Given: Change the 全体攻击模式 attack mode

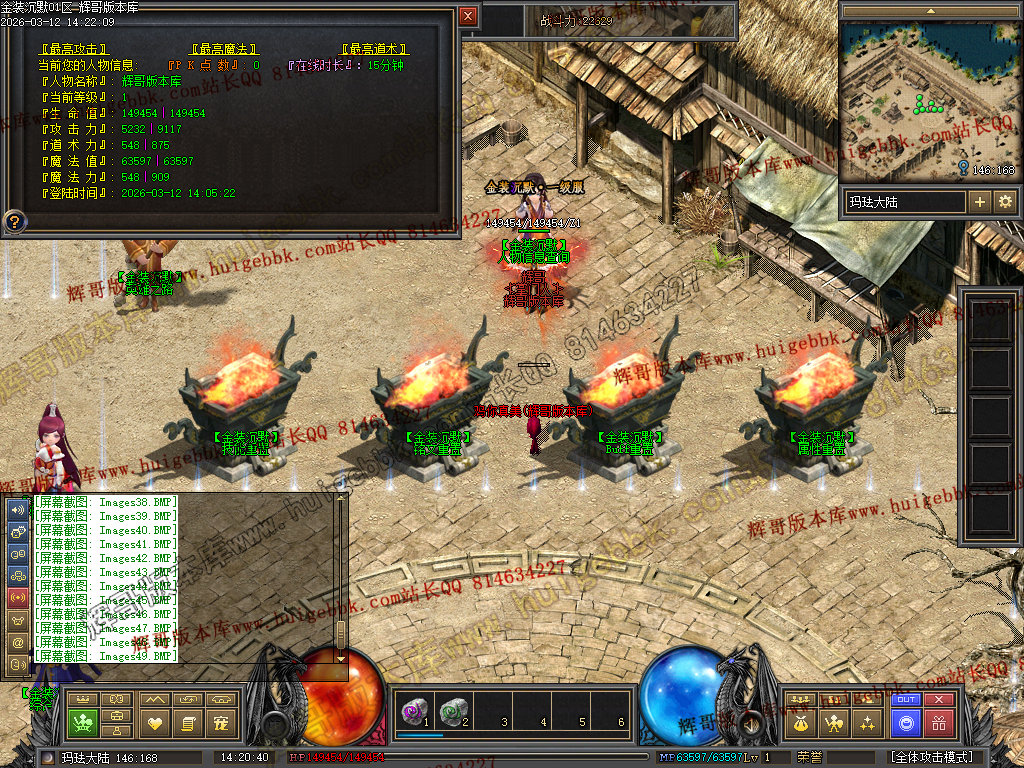Looking at the screenshot, I should tap(930, 758).
